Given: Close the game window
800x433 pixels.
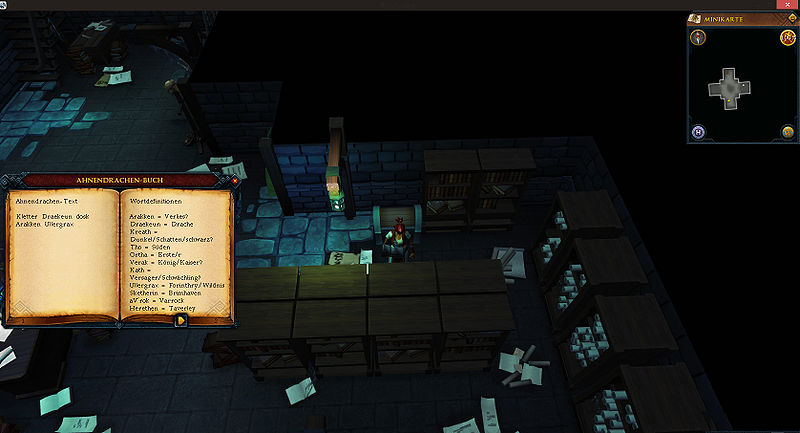Looking at the screenshot, I should click(x=789, y=5).
